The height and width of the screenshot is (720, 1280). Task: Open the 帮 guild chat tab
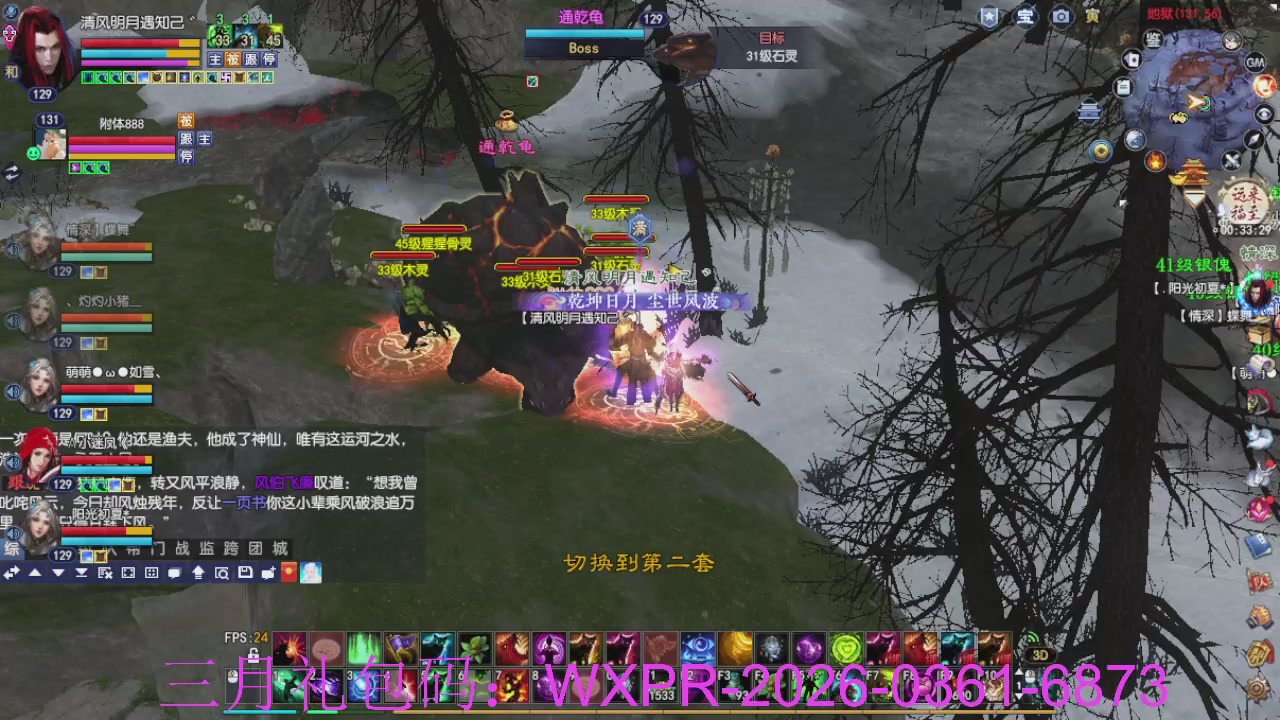[x=134, y=549]
